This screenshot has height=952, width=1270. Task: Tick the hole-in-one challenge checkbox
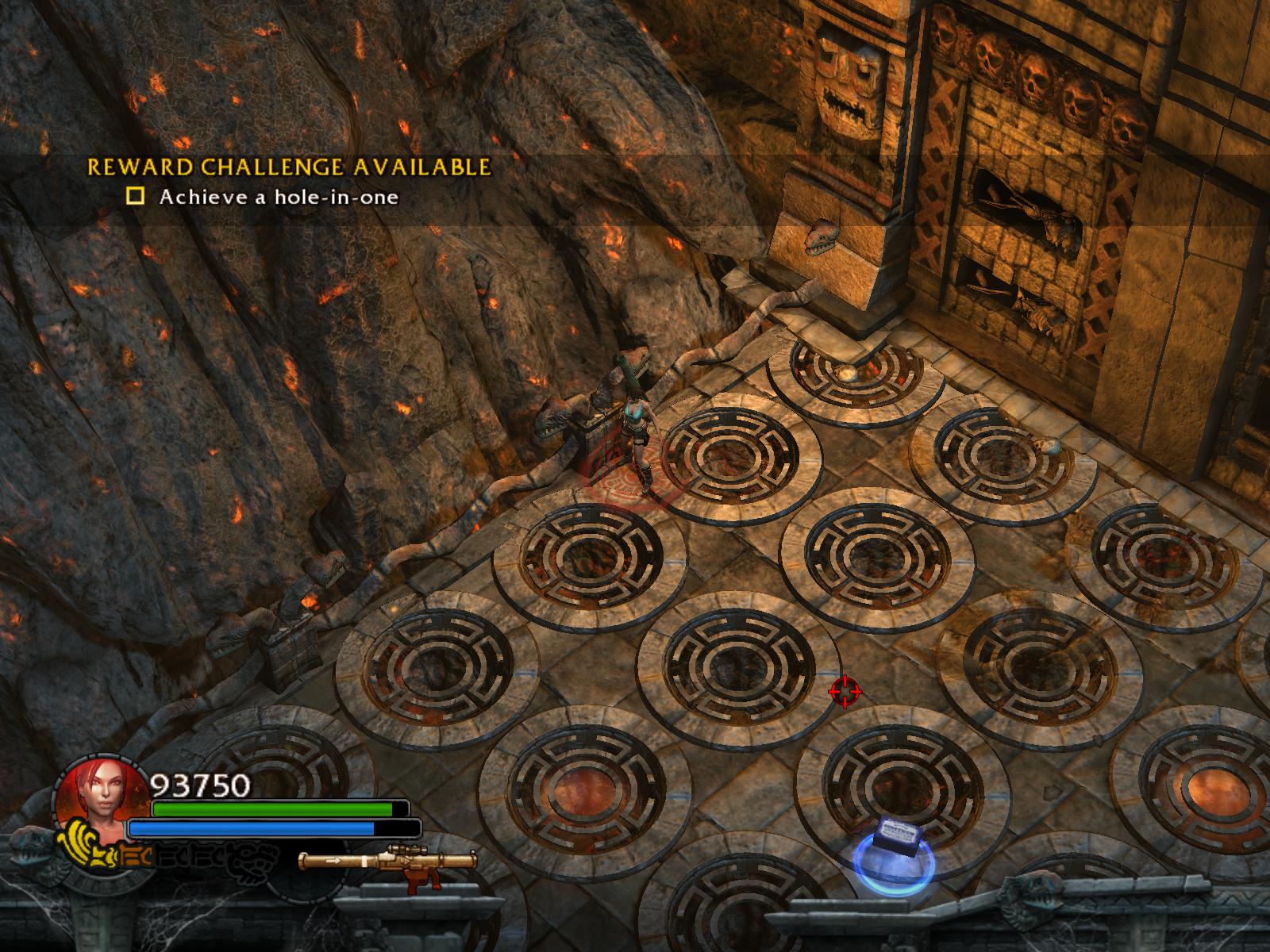tap(137, 196)
